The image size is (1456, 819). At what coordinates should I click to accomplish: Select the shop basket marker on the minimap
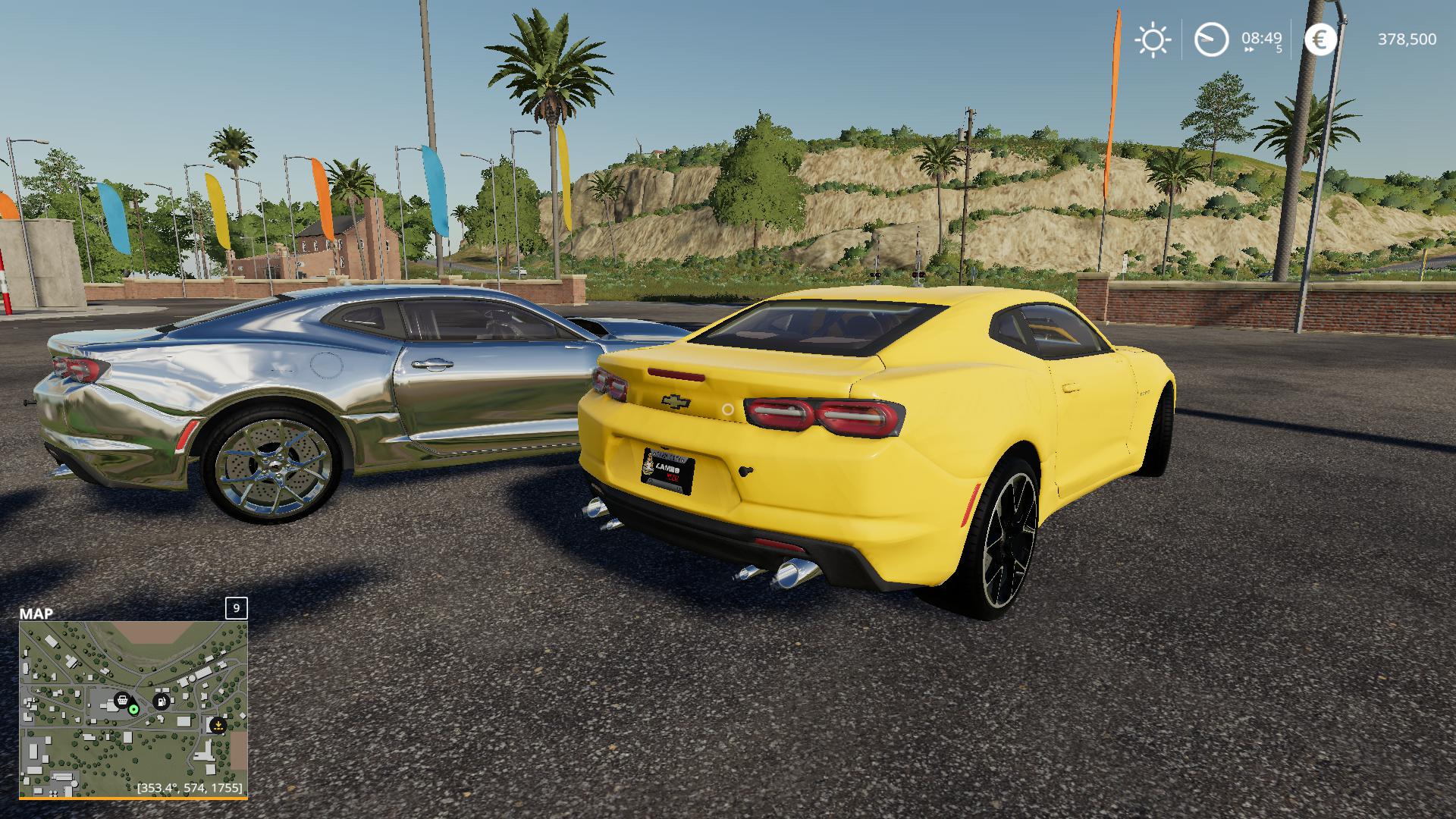[x=121, y=700]
